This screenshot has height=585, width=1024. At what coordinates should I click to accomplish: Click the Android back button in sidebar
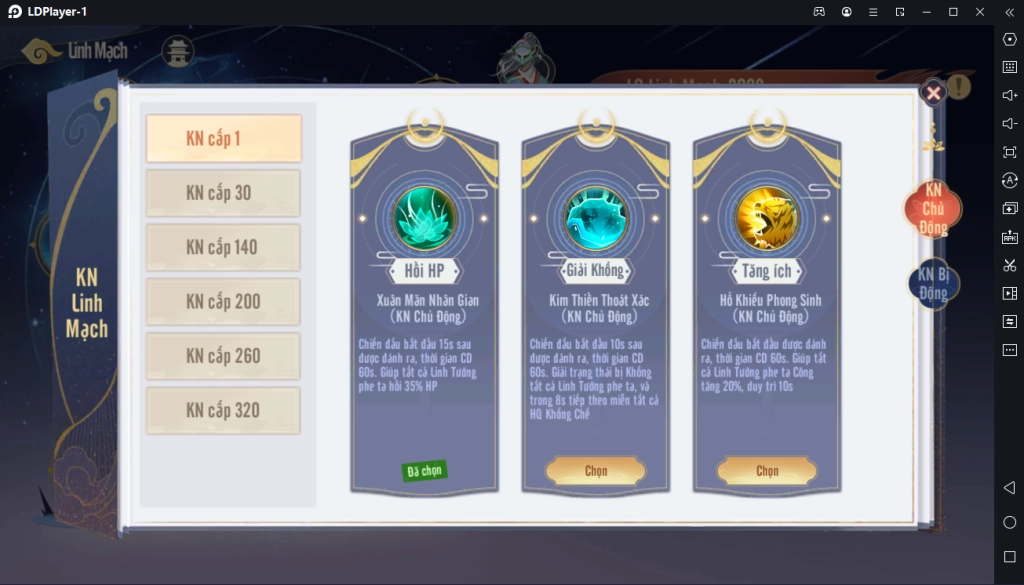(1009, 487)
